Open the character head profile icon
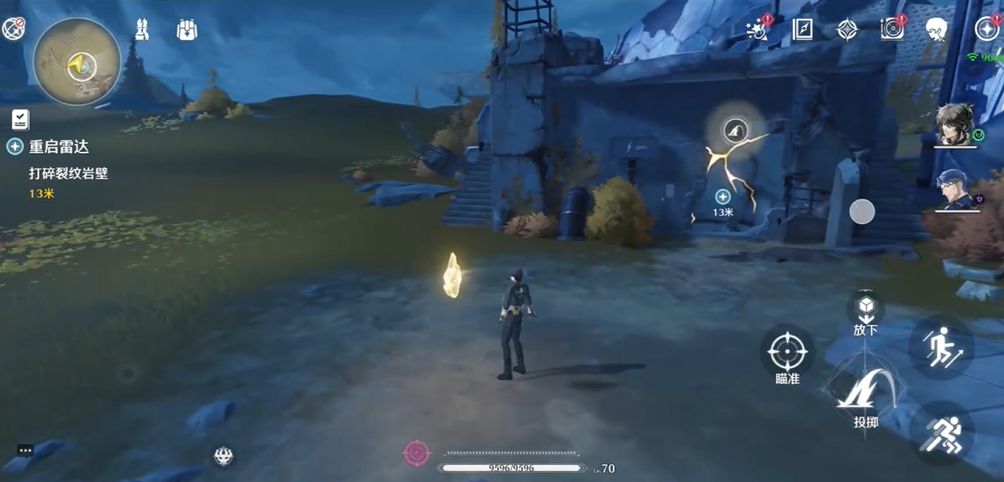1004x482 pixels. coord(936,29)
